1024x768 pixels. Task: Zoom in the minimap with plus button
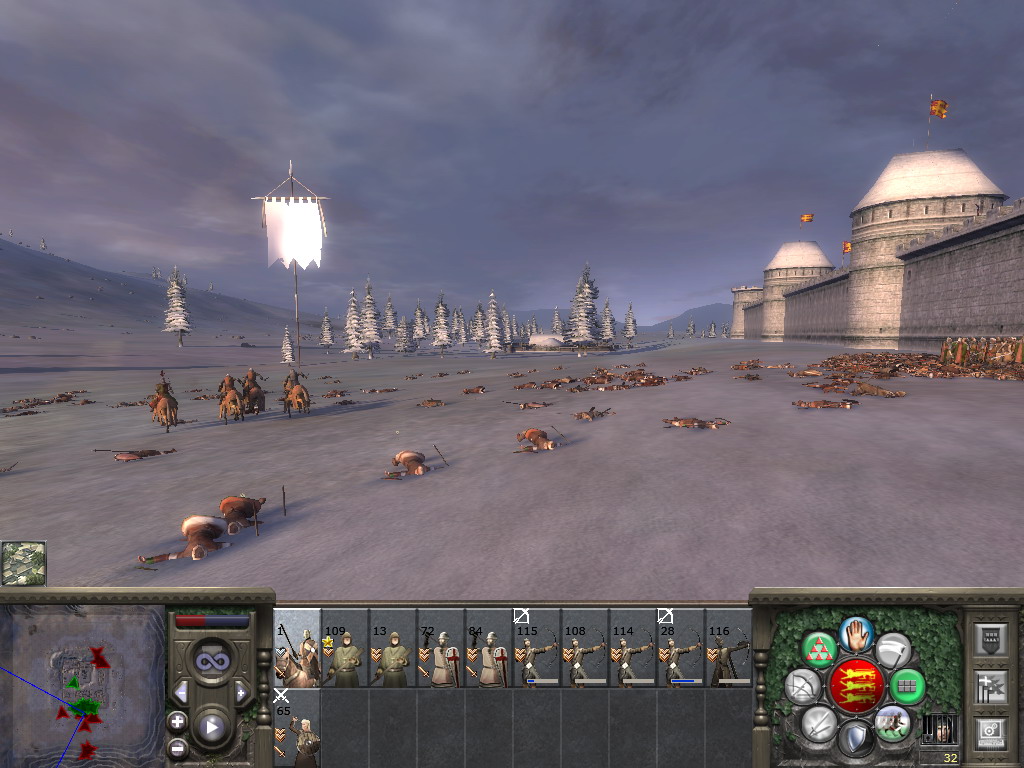(178, 721)
